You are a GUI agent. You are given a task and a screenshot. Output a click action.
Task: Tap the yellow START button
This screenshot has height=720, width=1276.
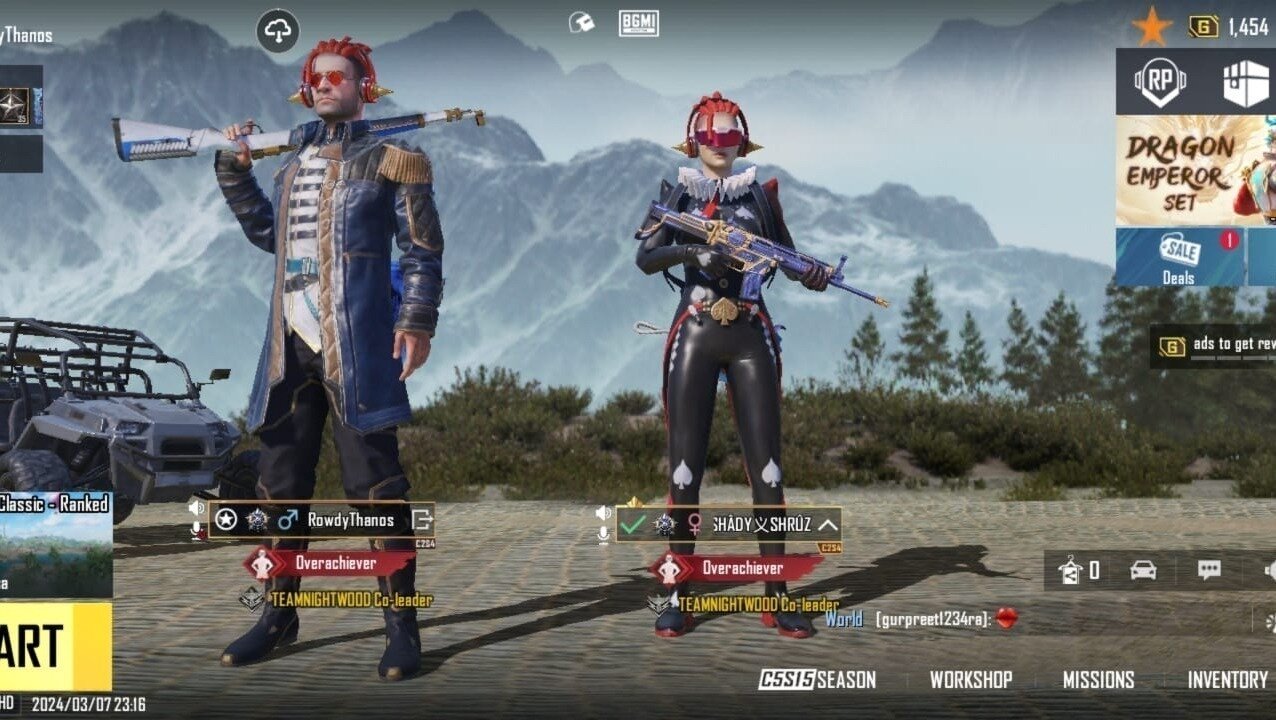[50, 646]
